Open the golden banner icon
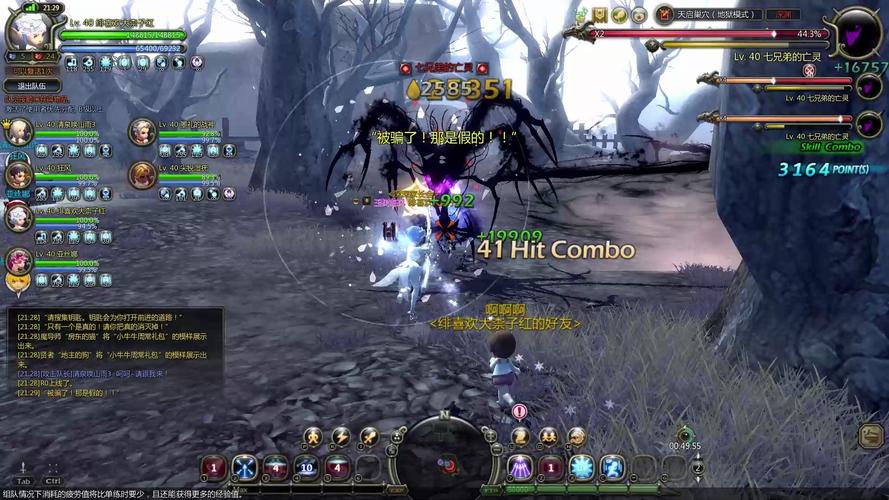Image resolution: width=889 pixels, height=500 pixels. (600, 15)
